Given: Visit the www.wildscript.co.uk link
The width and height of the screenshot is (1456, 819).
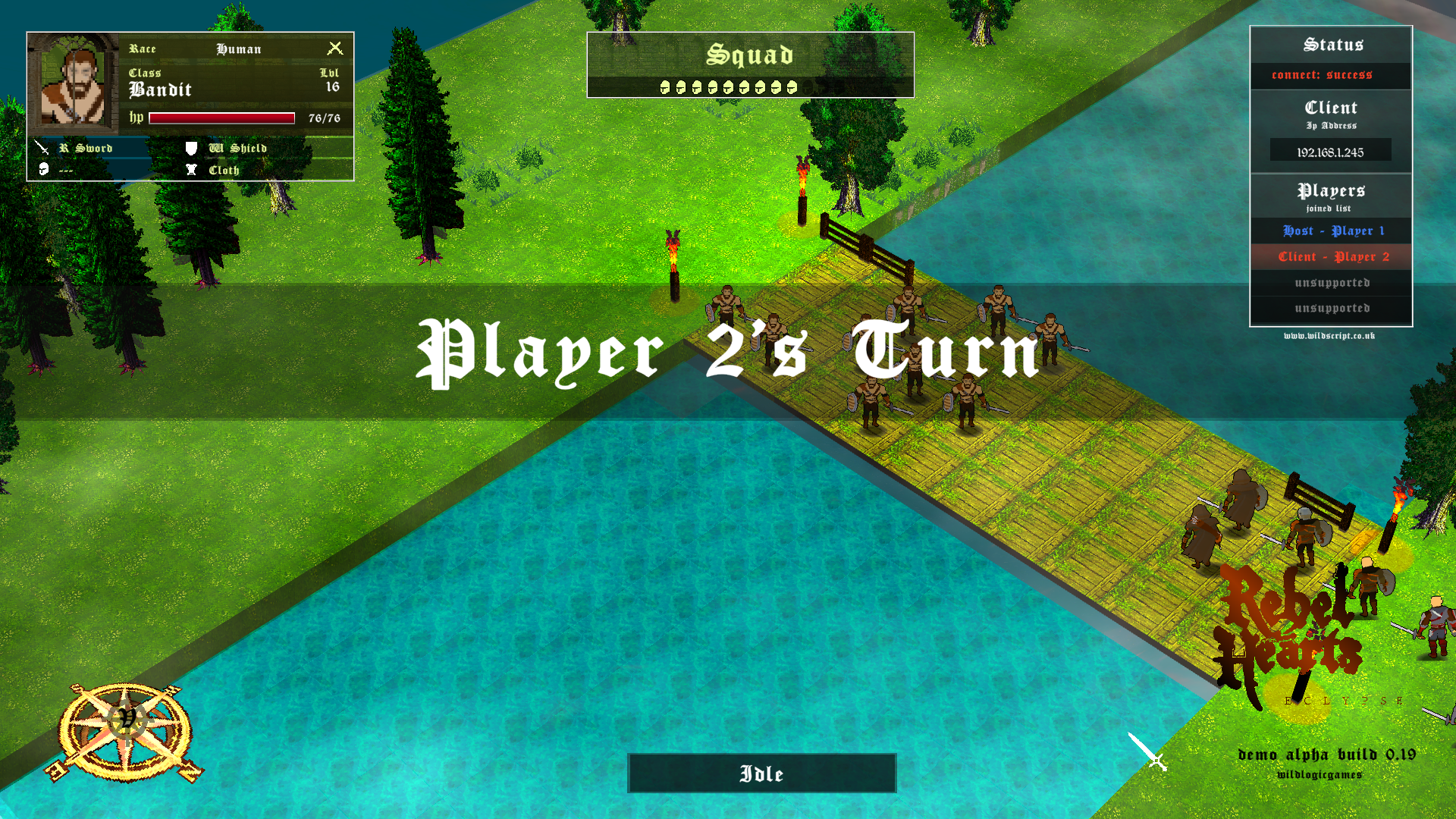Looking at the screenshot, I should coord(1330,337).
